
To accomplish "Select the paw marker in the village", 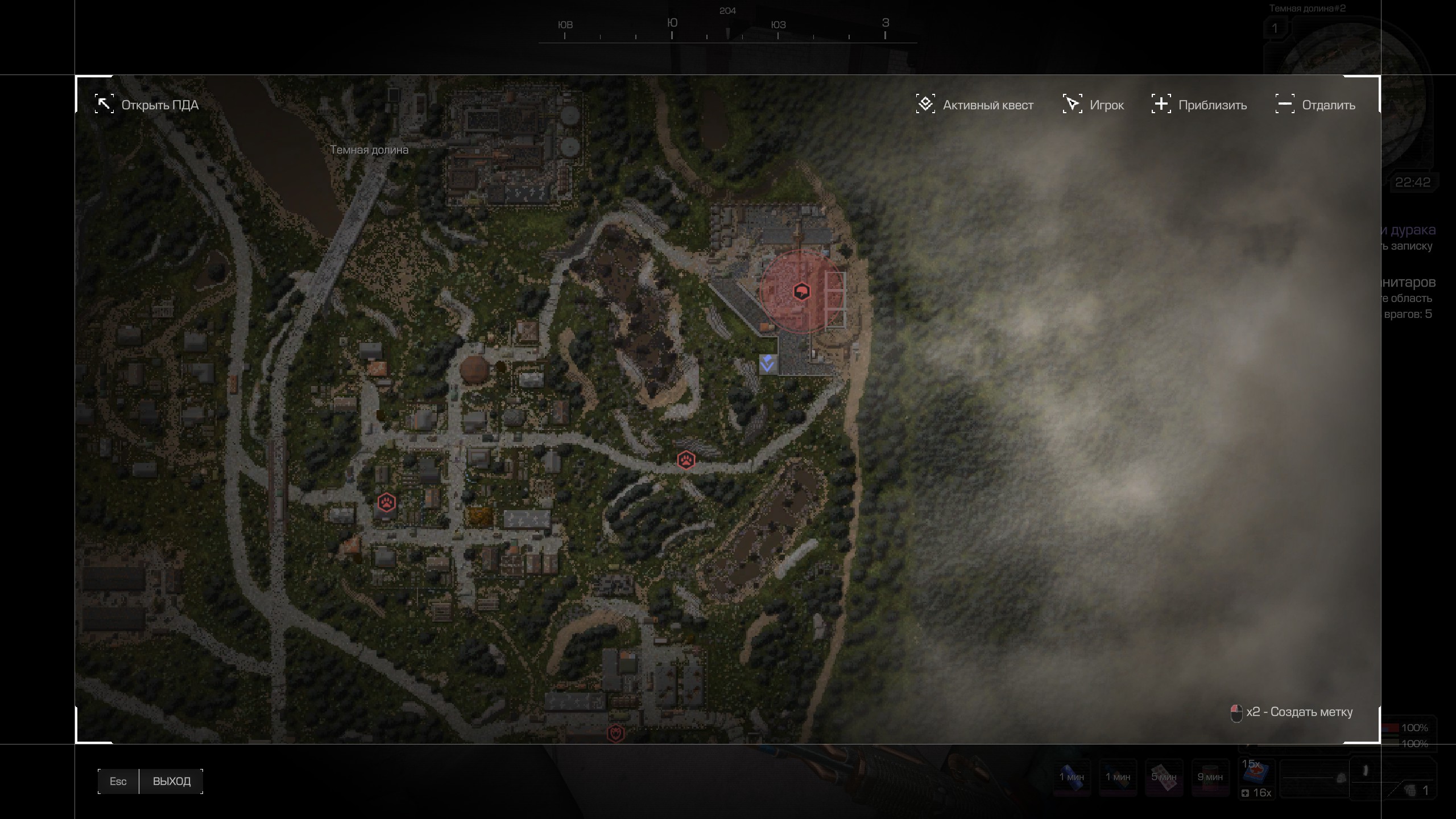I will [387, 502].
